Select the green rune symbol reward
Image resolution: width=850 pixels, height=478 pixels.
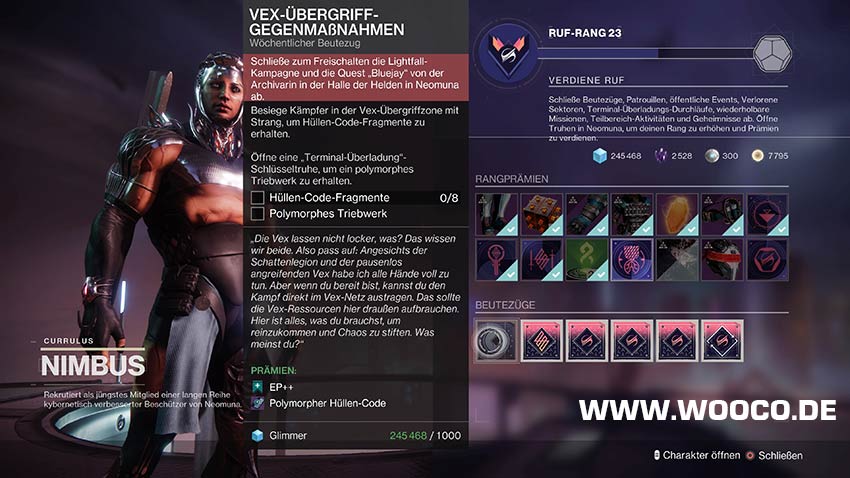[x=586, y=259]
